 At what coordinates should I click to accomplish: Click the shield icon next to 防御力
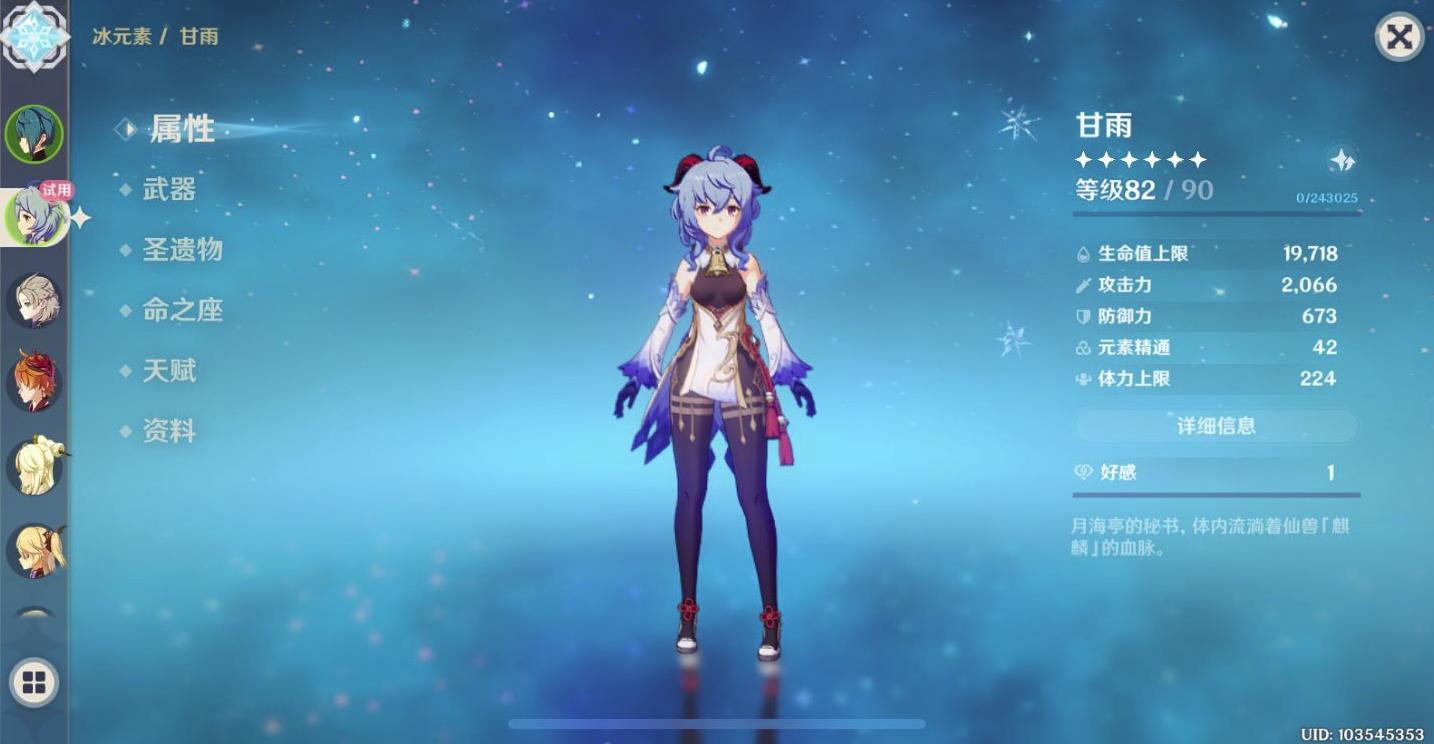pos(1083,316)
